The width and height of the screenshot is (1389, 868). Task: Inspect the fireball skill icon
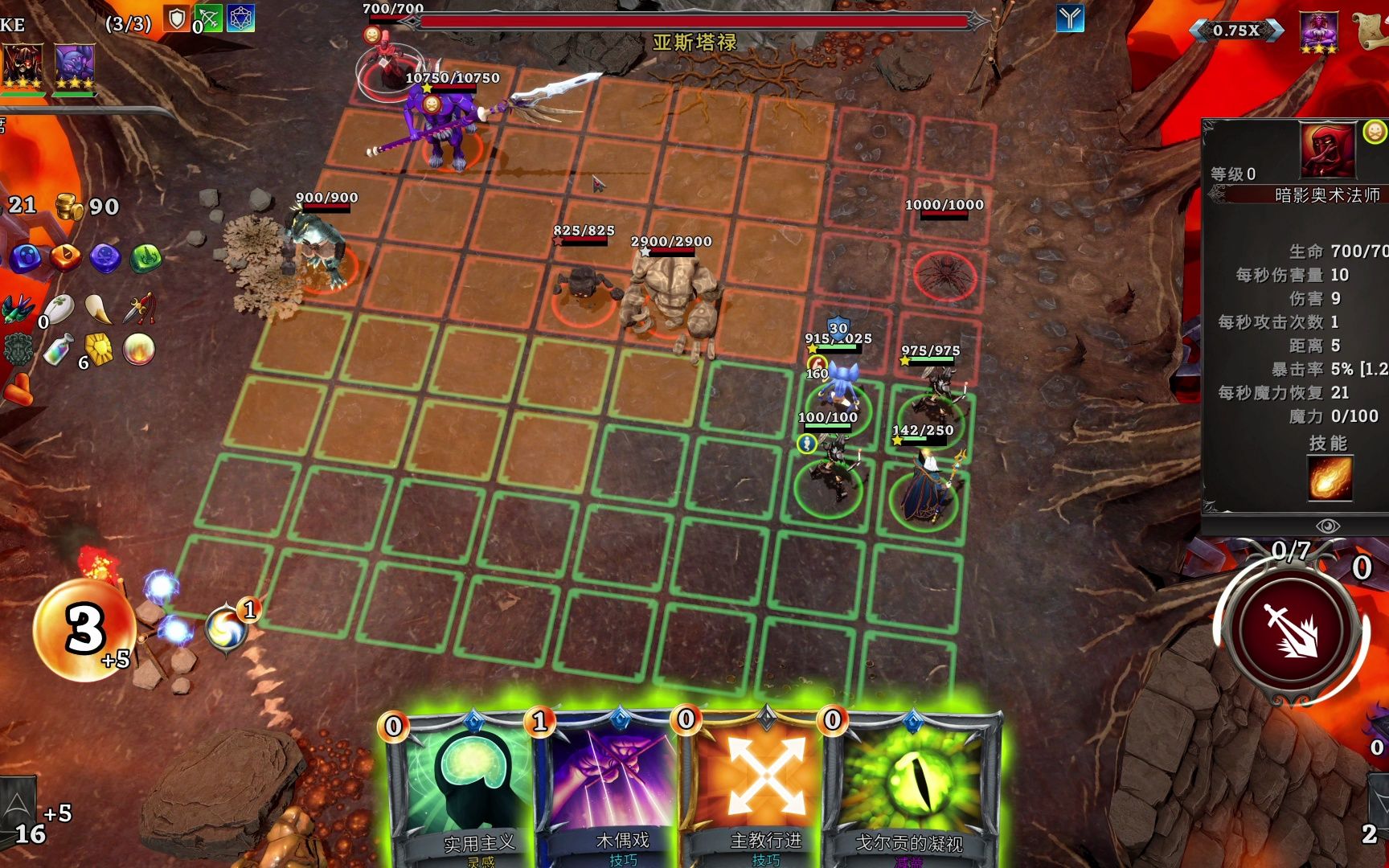pos(1330,478)
